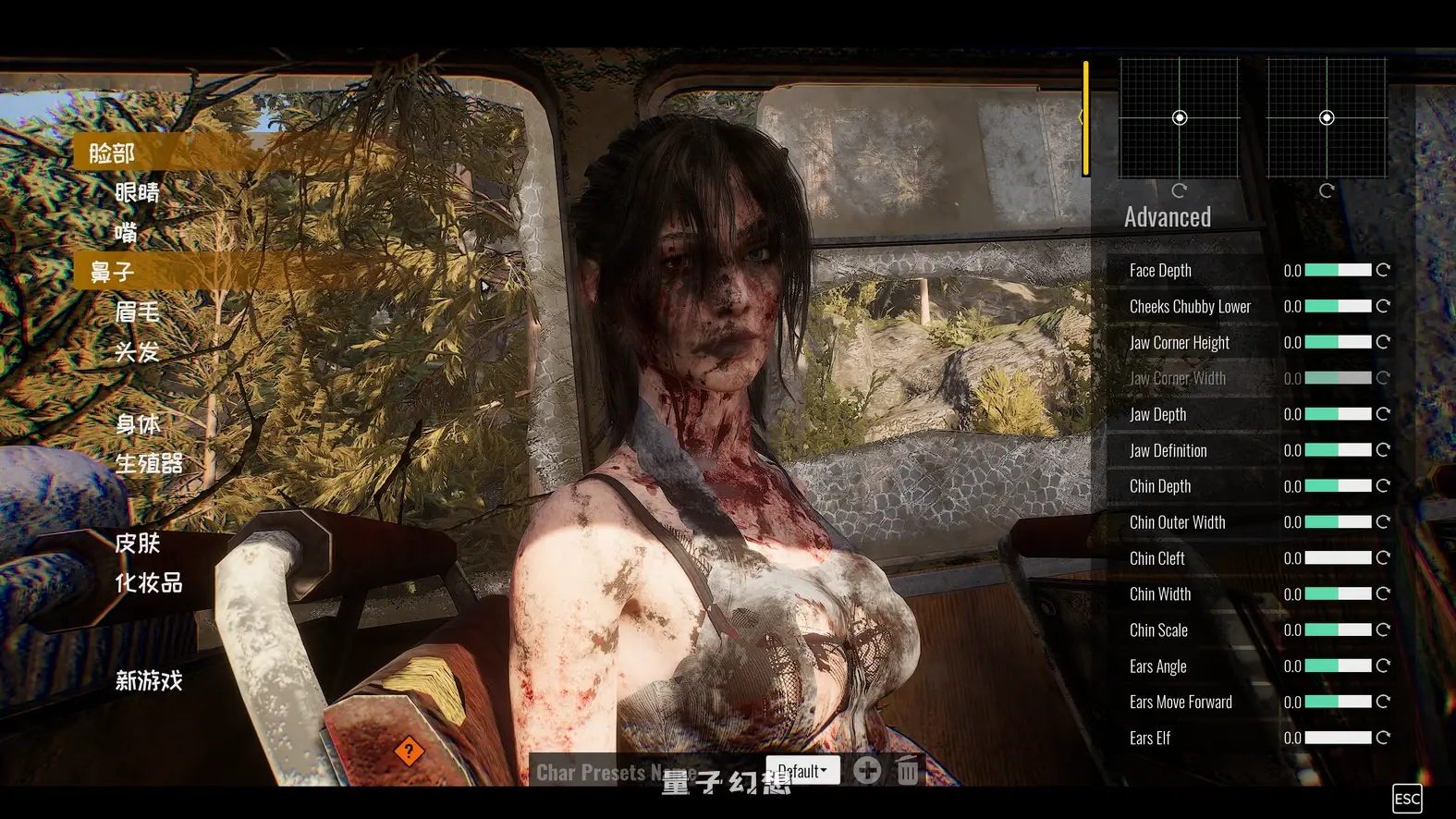The image size is (1456, 819).
Task: Open the 皮肤 (Skin) options
Action: 138,543
